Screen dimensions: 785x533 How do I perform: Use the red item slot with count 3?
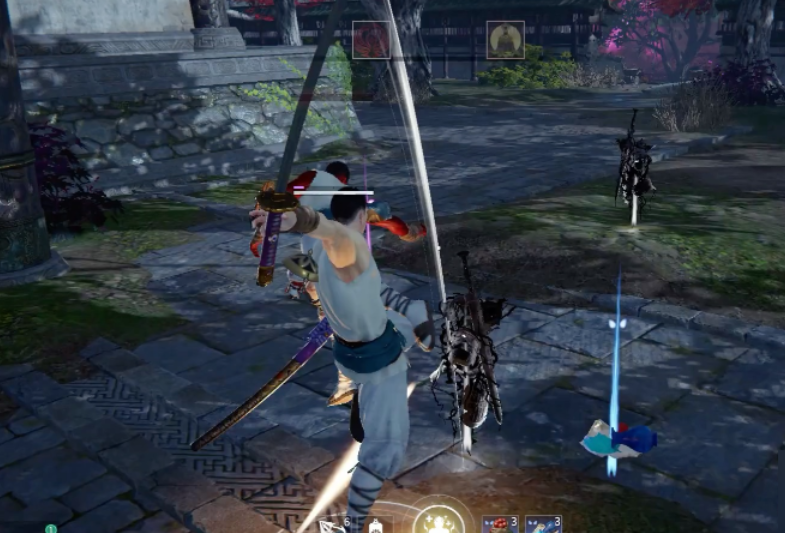coord(499,524)
